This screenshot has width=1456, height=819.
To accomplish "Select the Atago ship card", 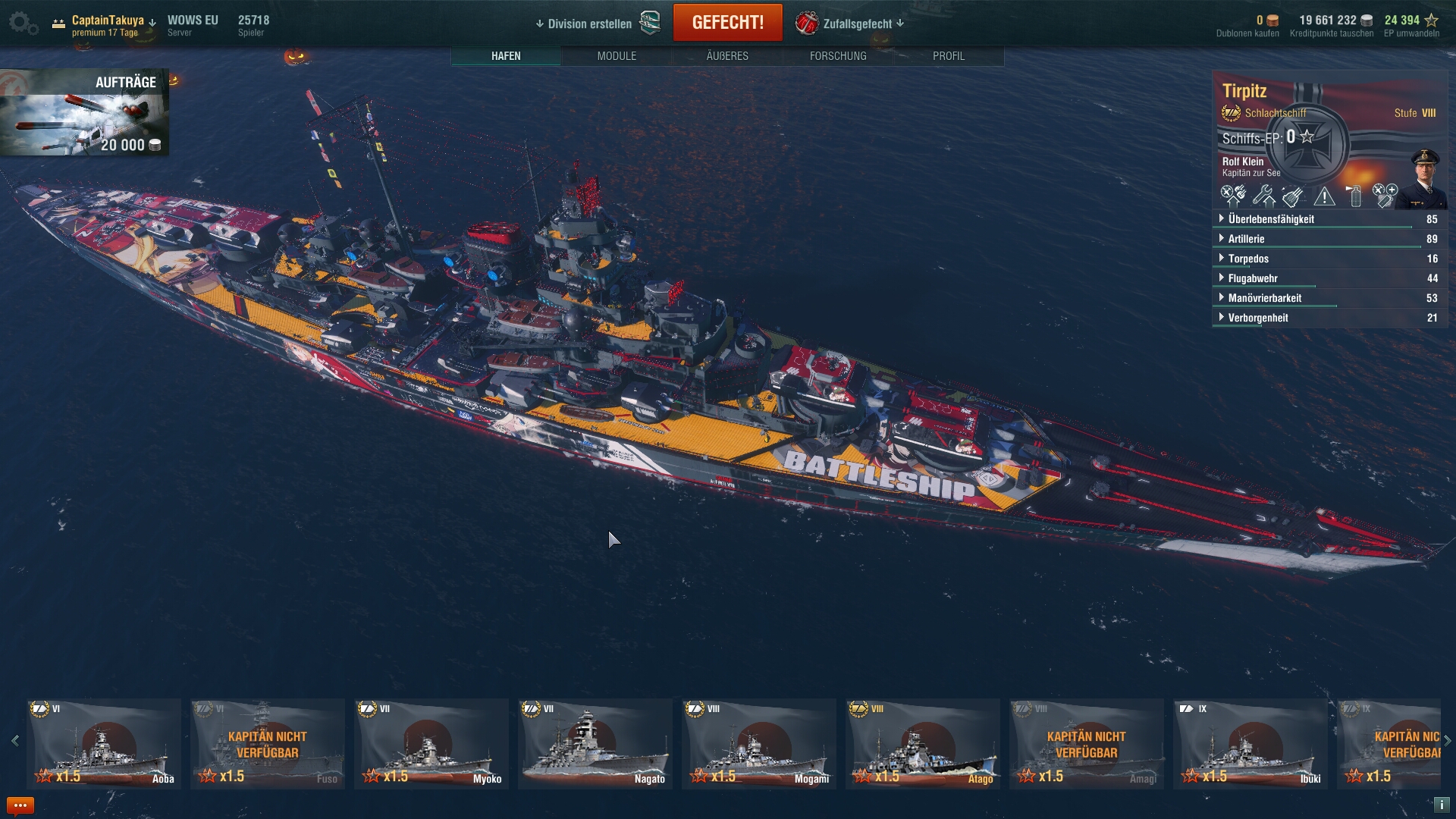I will coord(923,743).
